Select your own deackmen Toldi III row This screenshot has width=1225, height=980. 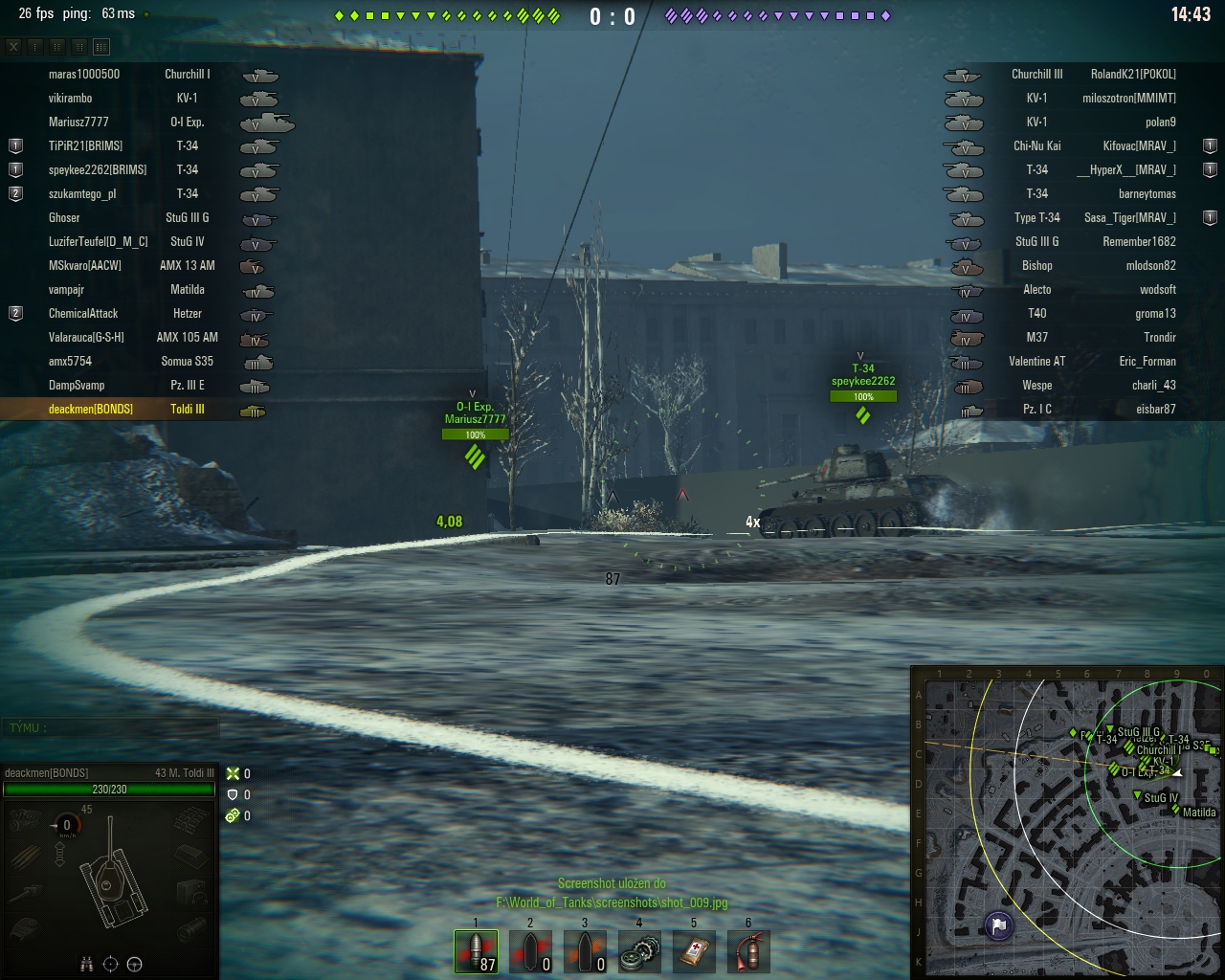(x=134, y=409)
